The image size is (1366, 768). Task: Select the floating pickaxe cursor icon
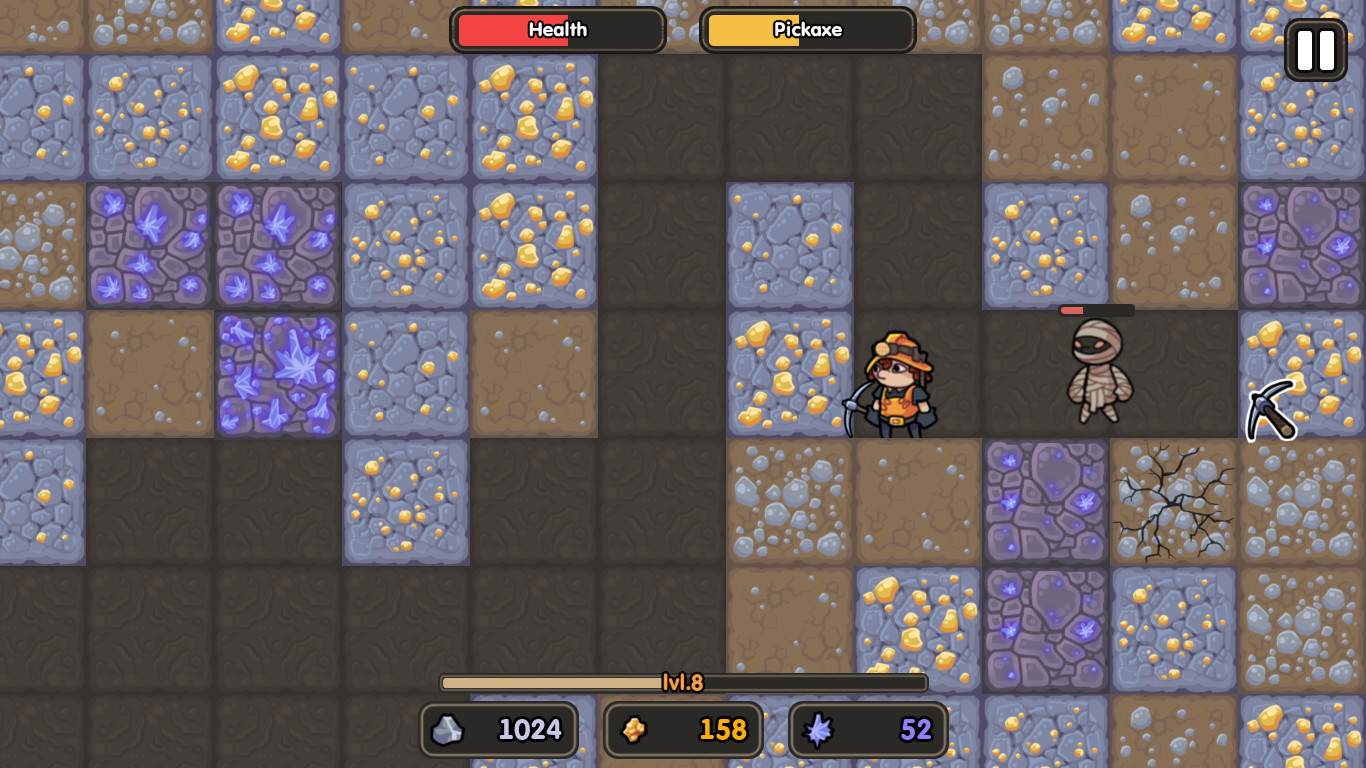point(1271,410)
